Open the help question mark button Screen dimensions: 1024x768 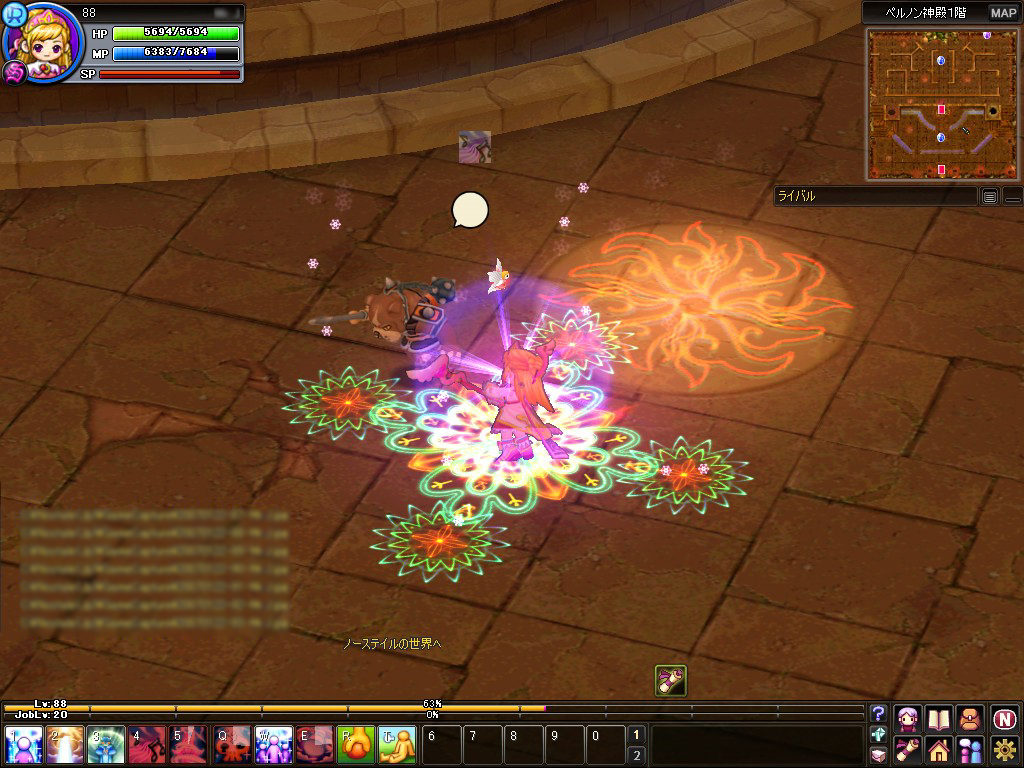tap(878, 713)
